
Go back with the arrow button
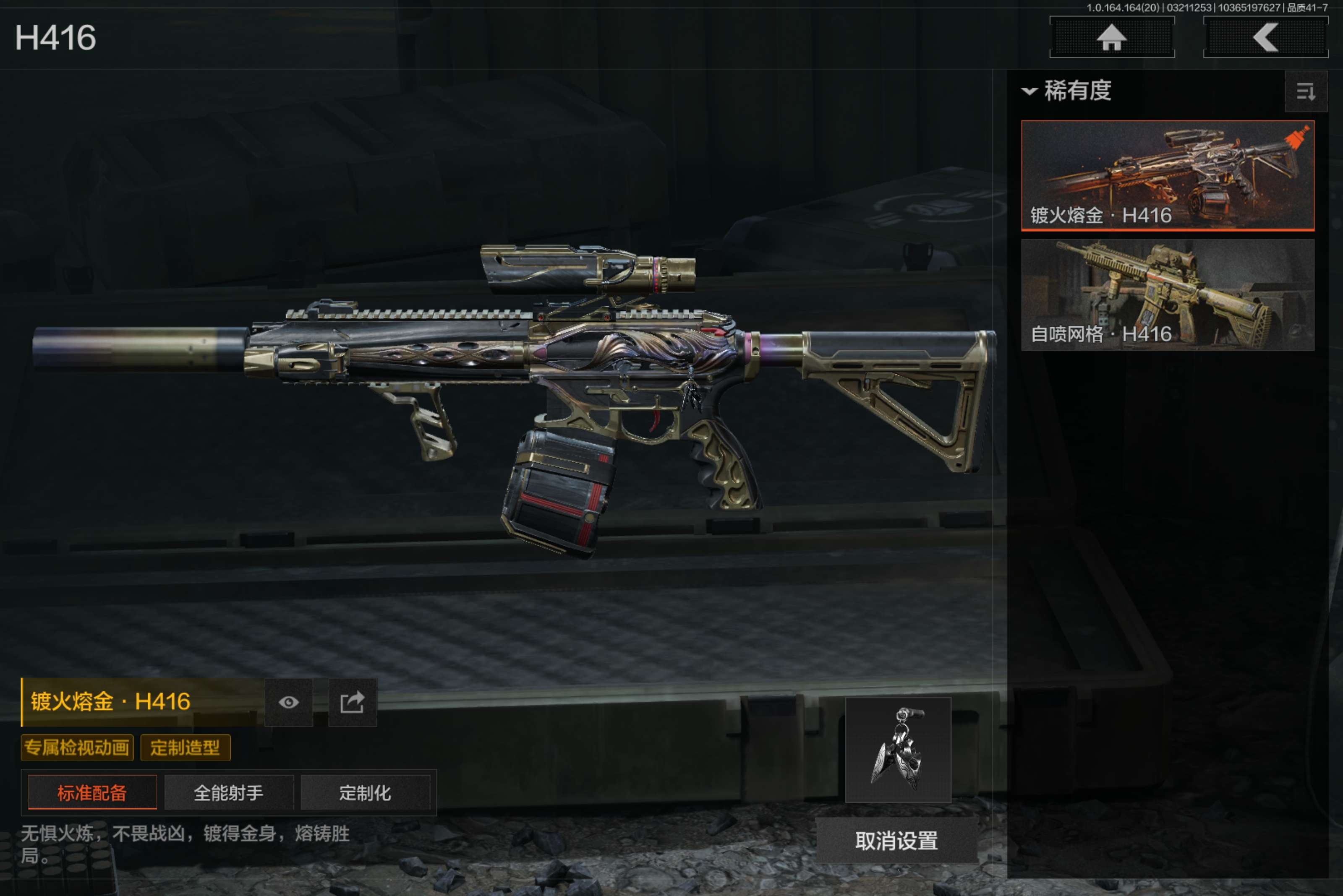point(1265,38)
